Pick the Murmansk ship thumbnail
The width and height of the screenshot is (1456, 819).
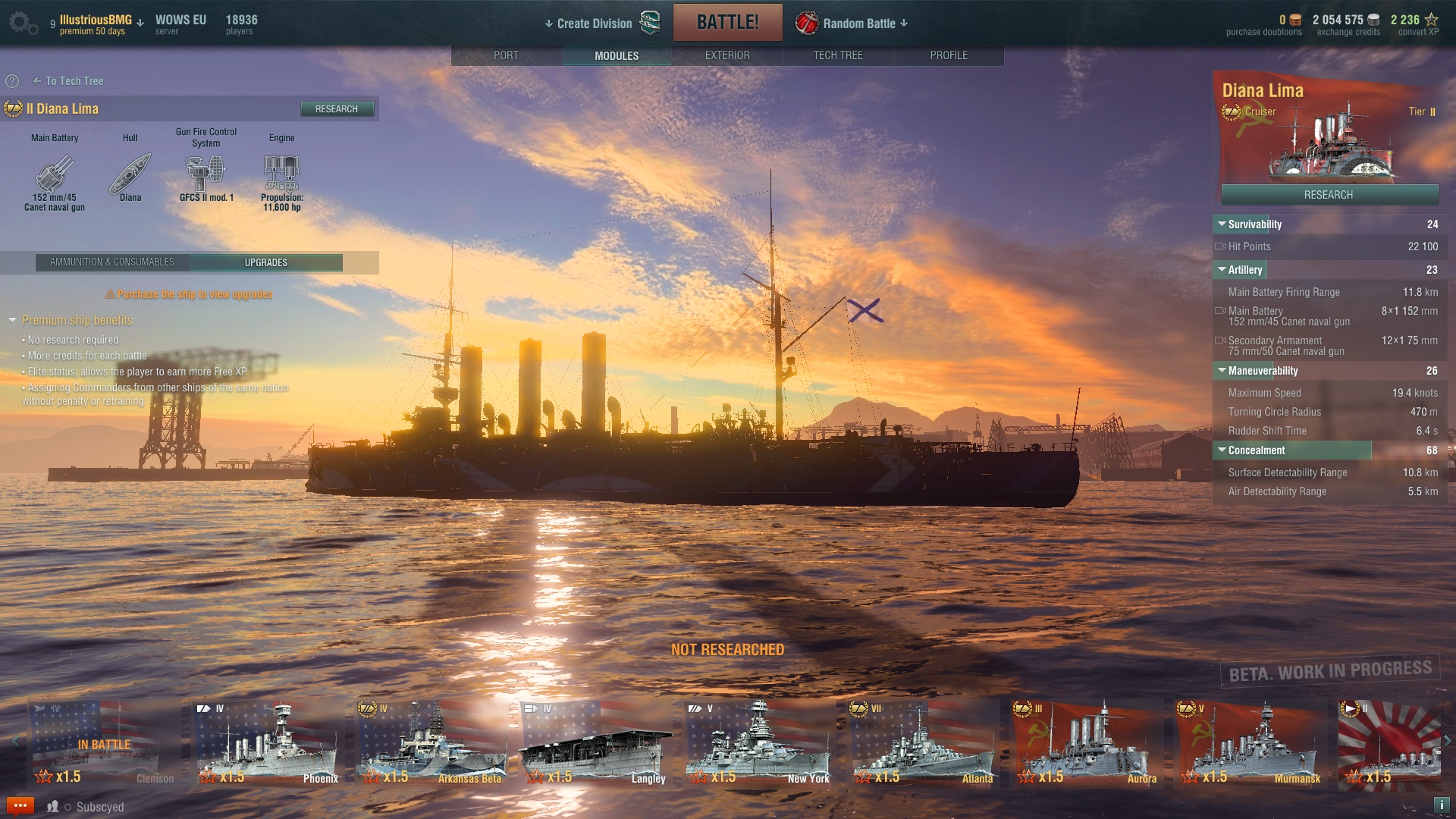click(1251, 743)
